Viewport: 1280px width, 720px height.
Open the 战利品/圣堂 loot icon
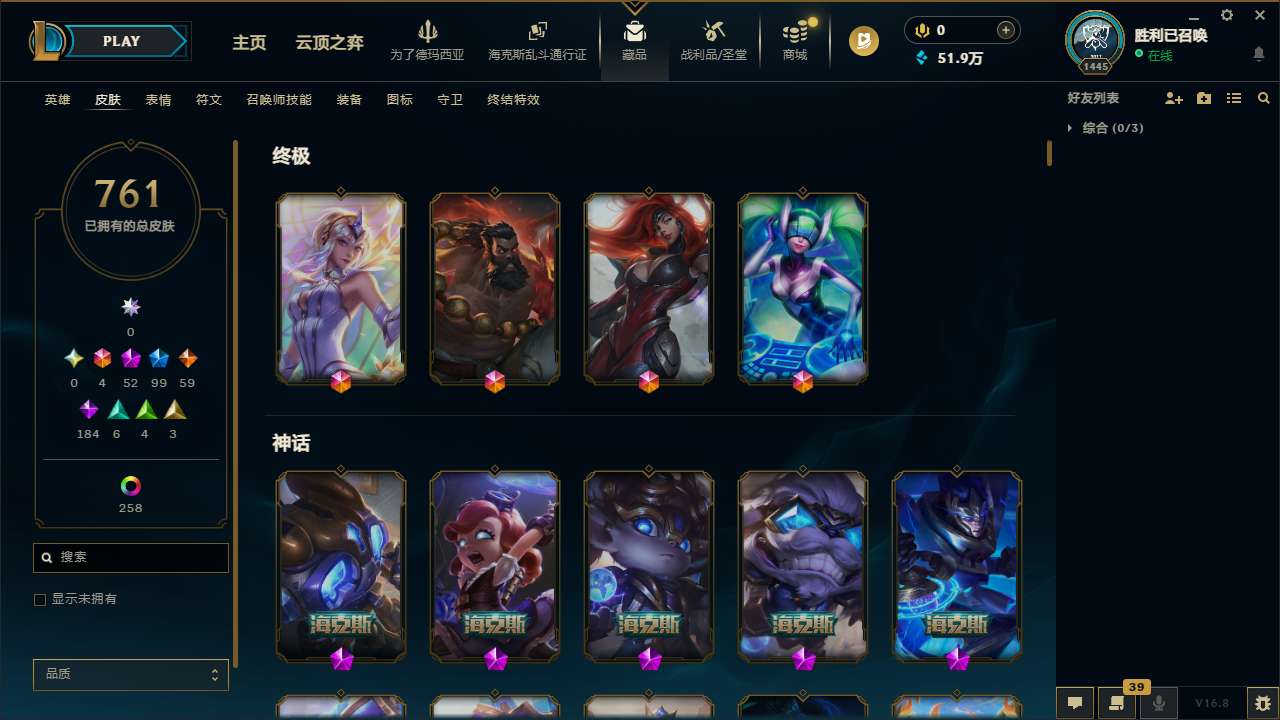click(x=713, y=40)
